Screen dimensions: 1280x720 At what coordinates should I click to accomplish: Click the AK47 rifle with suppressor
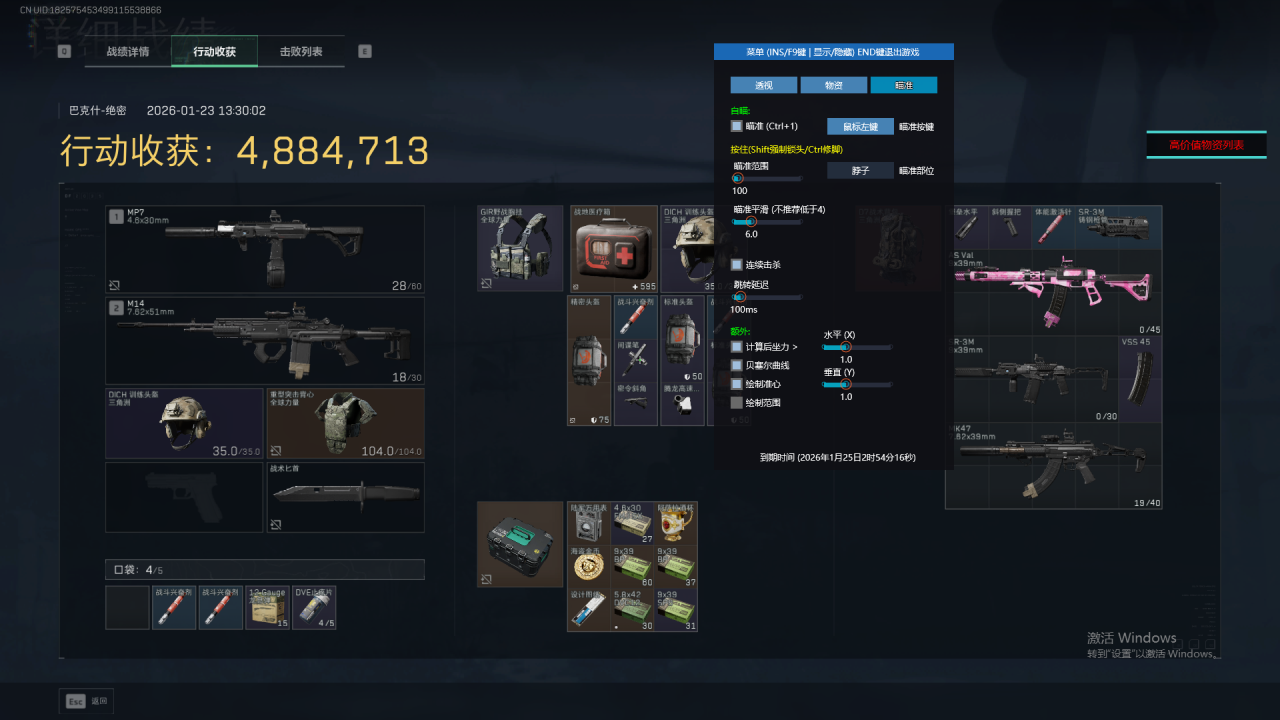pos(1053,466)
